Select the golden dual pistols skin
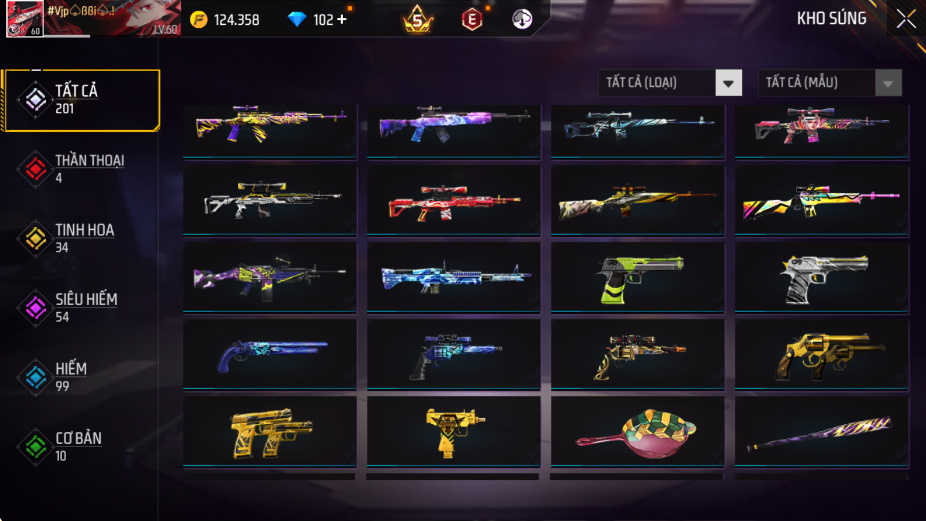 [269, 430]
